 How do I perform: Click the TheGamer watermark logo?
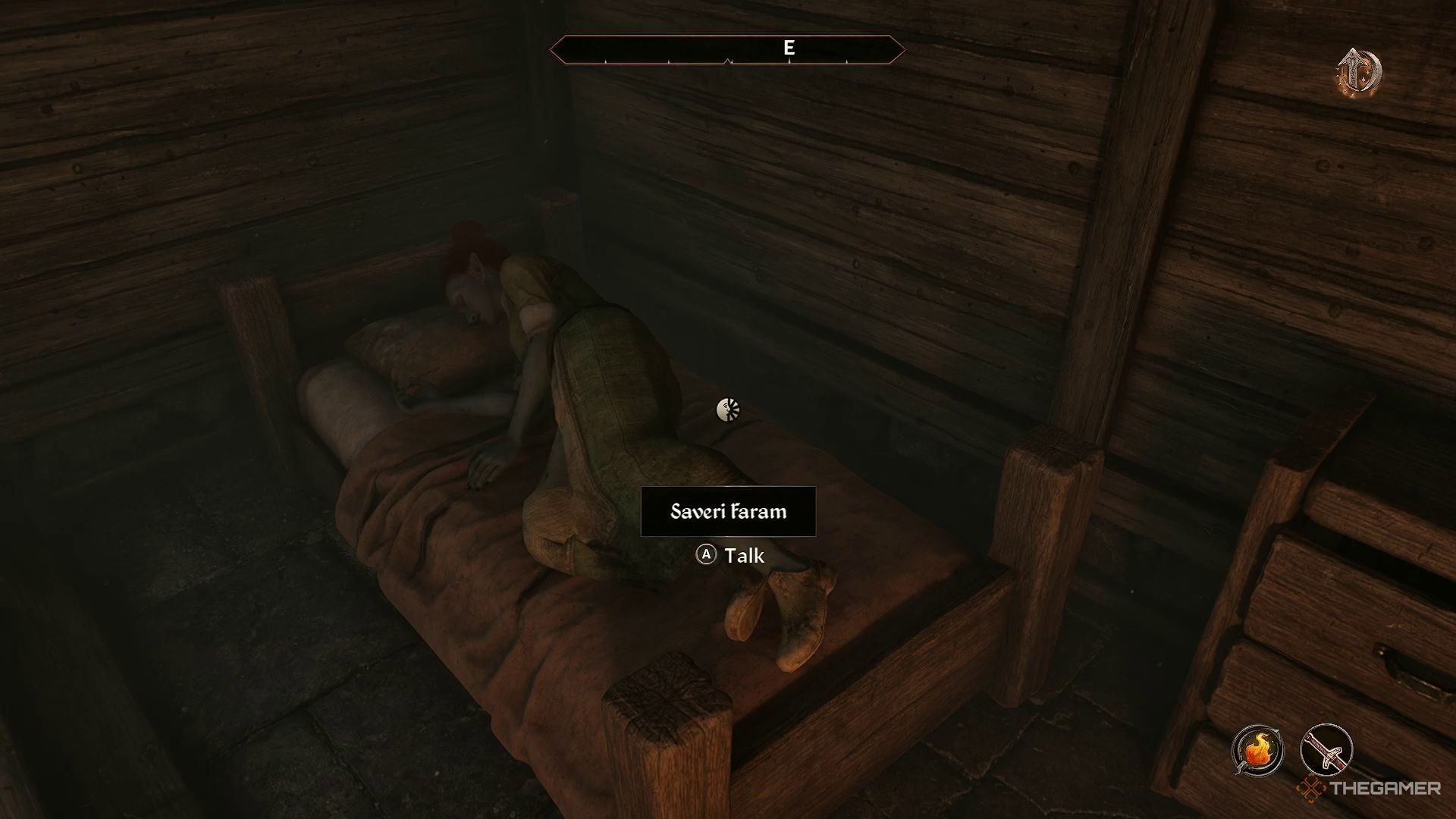pyautogui.click(x=1368, y=789)
